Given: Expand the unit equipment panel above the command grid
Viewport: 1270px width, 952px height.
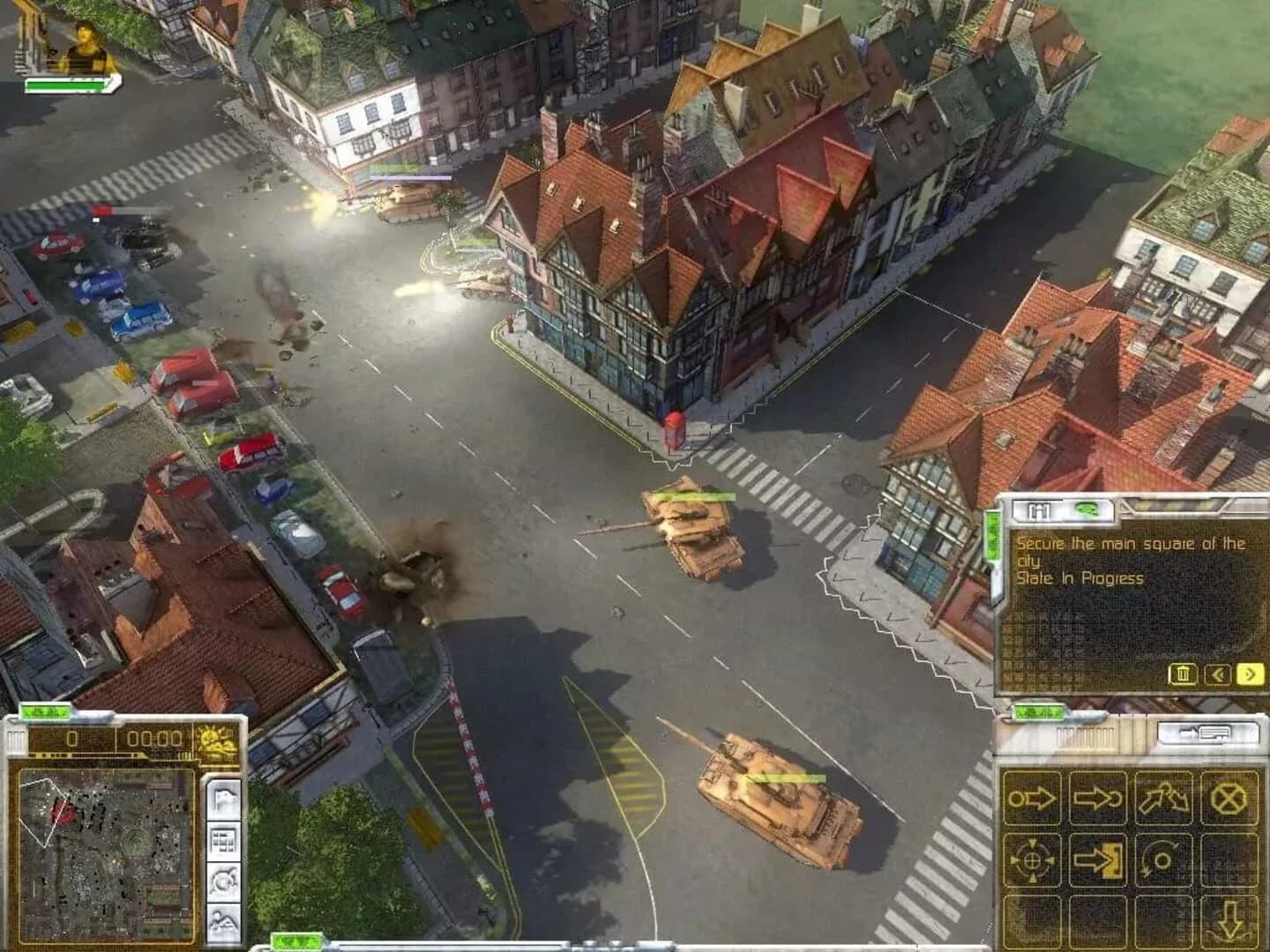Looking at the screenshot, I should 1207,733.
